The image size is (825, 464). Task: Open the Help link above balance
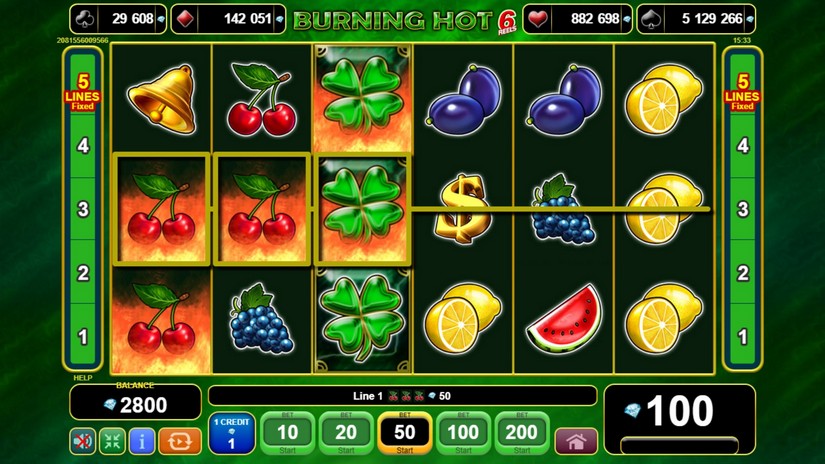click(81, 378)
